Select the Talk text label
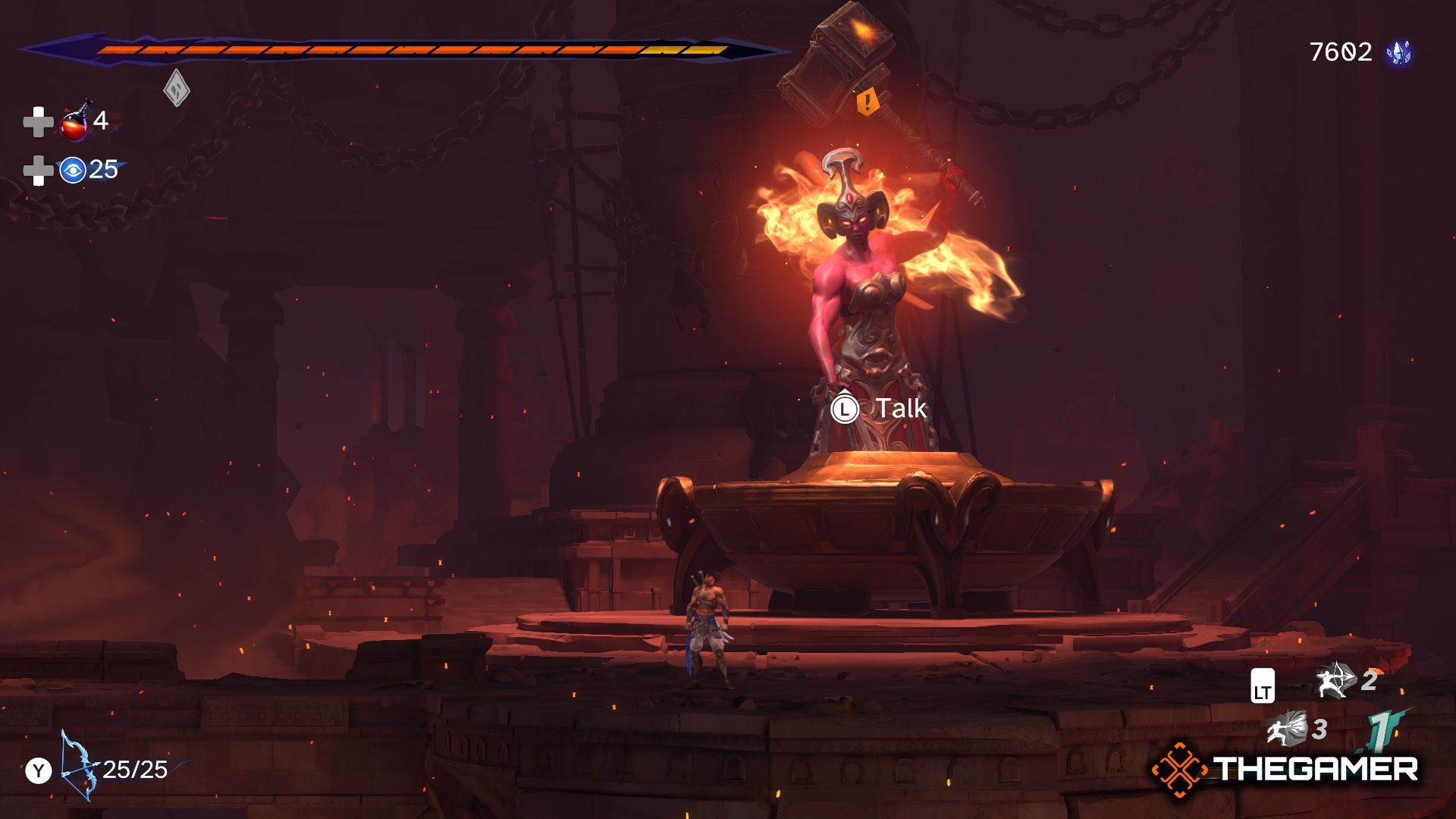The height and width of the screenshot is (819, 1456). click(x=901, y=408)
